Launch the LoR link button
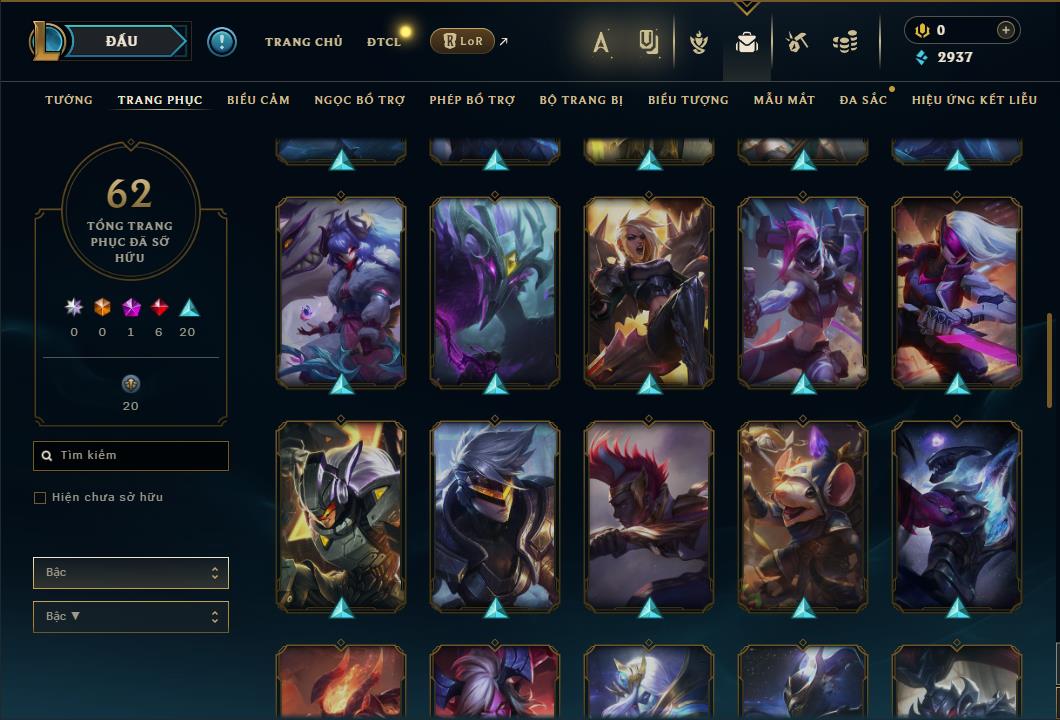1060x720 pixels. pyautogui.click(x=462, y=41)
